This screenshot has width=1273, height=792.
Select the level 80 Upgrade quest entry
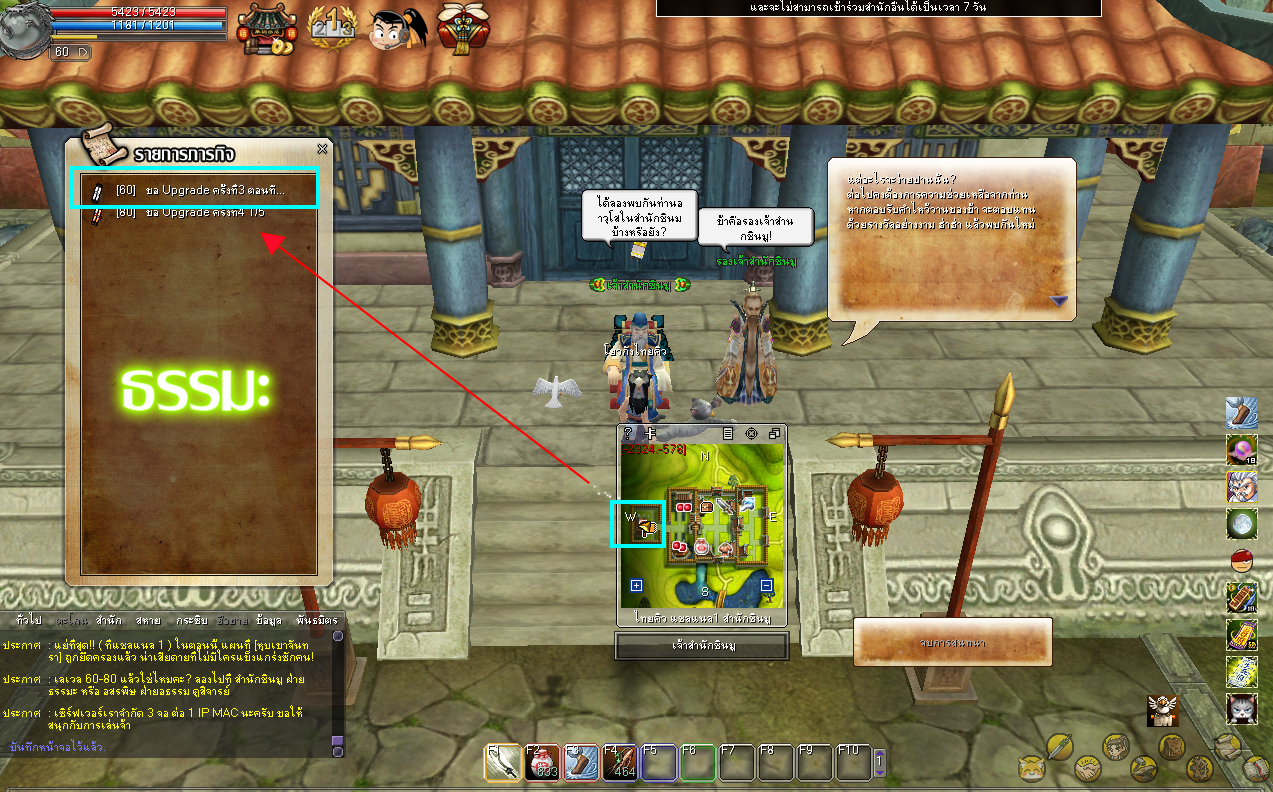pyautogui.click(x=195, y=213)
